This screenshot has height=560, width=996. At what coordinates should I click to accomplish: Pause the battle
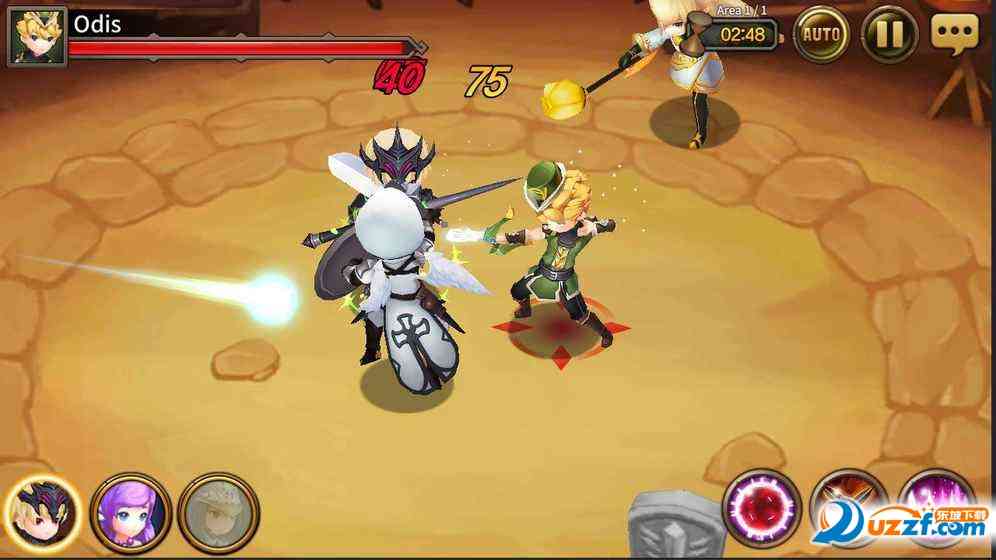point(889,36)
